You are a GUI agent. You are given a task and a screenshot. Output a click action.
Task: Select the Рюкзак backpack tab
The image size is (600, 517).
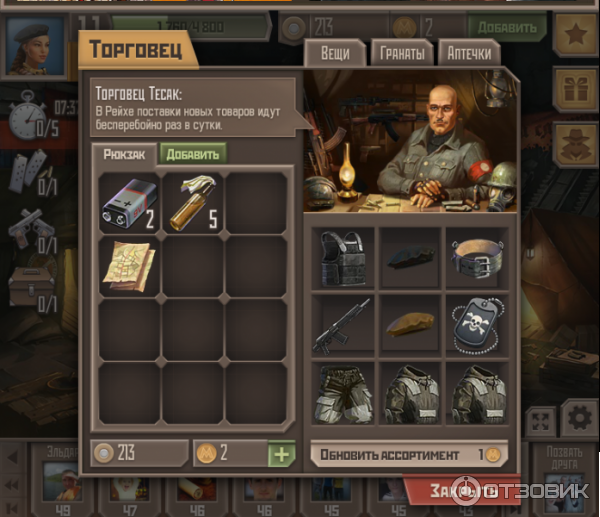coord(125,153)
